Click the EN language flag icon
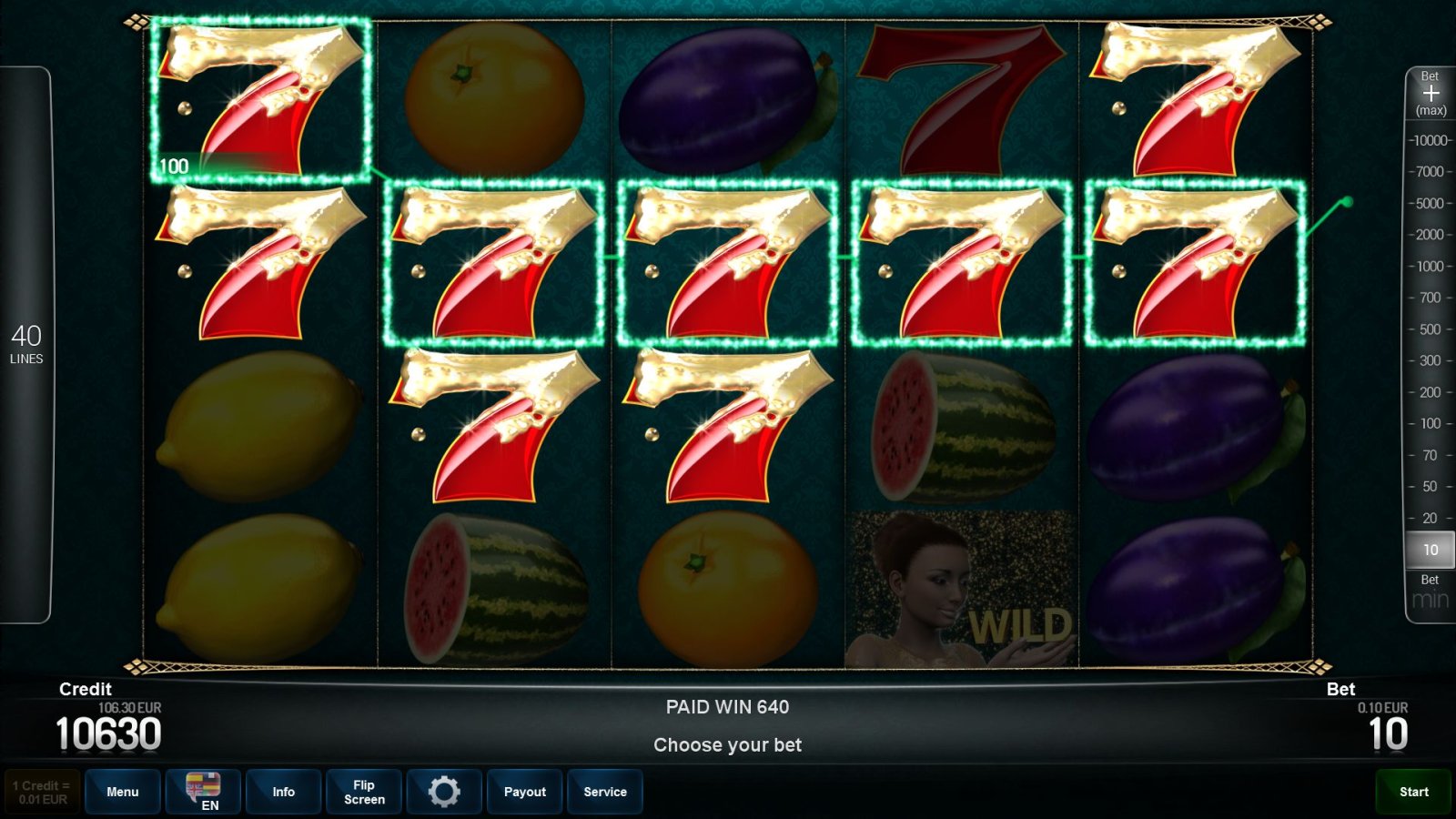1456x819 pixels. click(203, 792)
